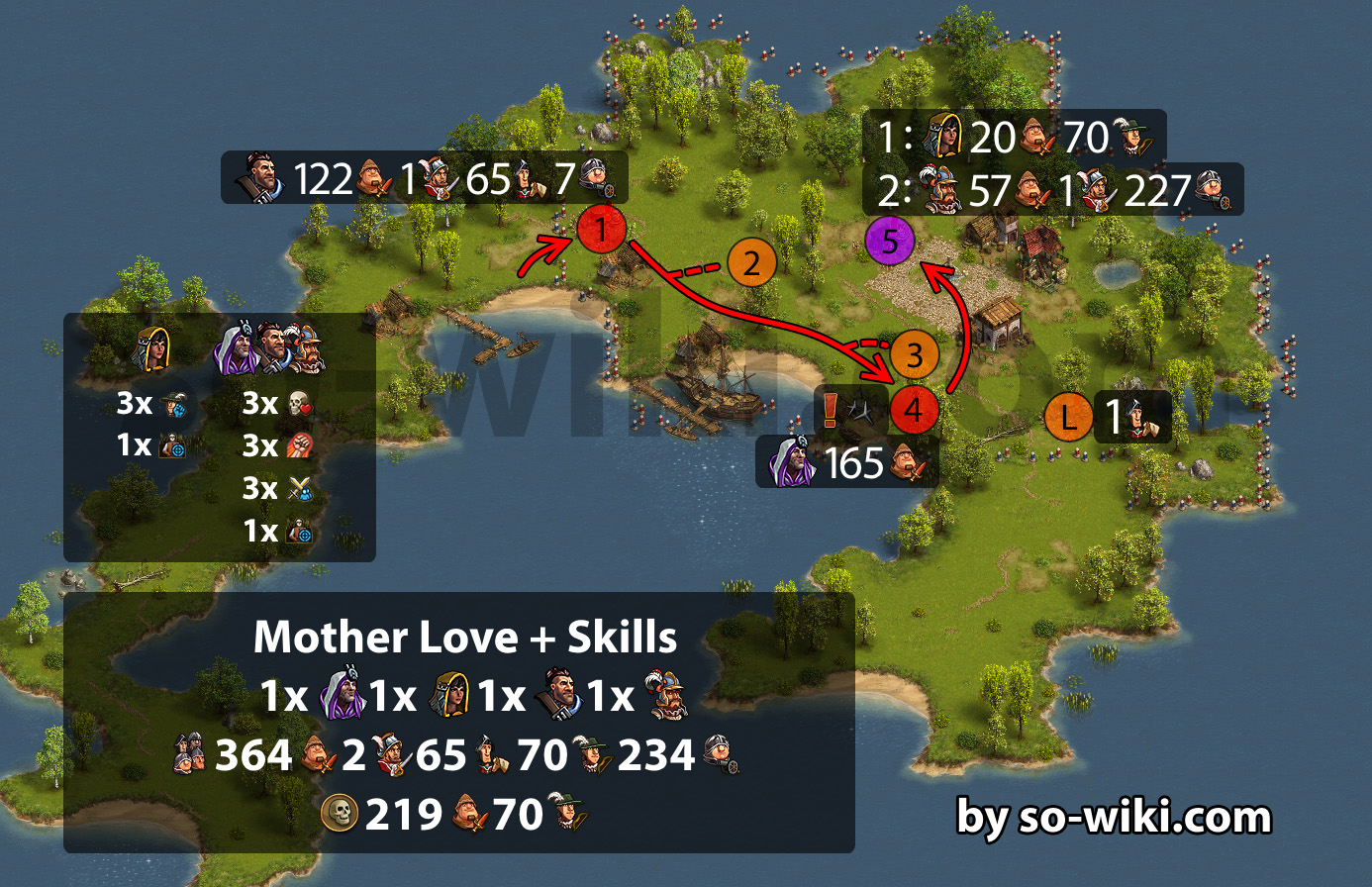The width and height of the screenshot is (1372, 887).
Task: Select the orange L landing marker
Action: pos(1068,417)
